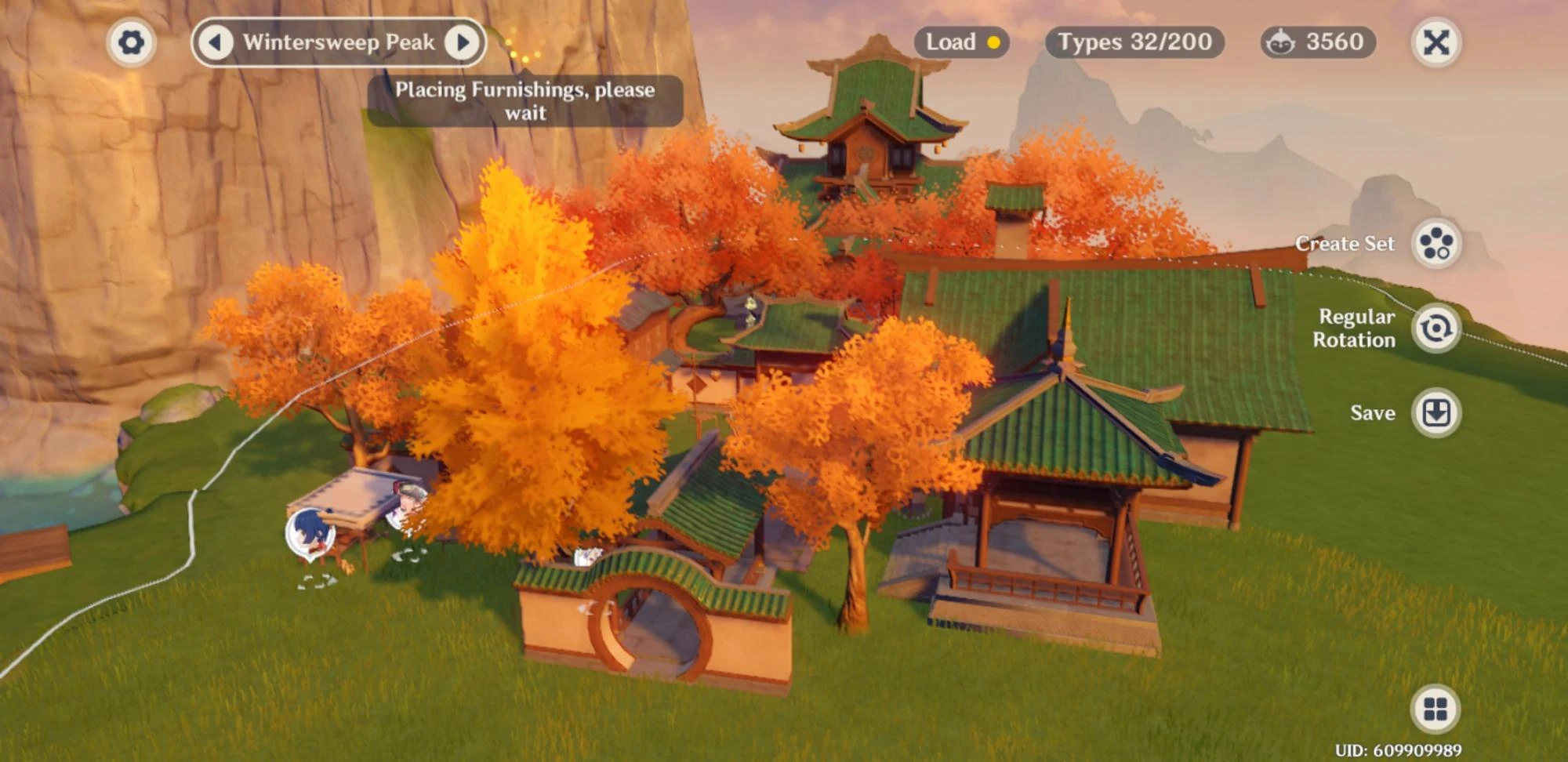Click the Placing Furnishings notification banner

pos(525,100)
